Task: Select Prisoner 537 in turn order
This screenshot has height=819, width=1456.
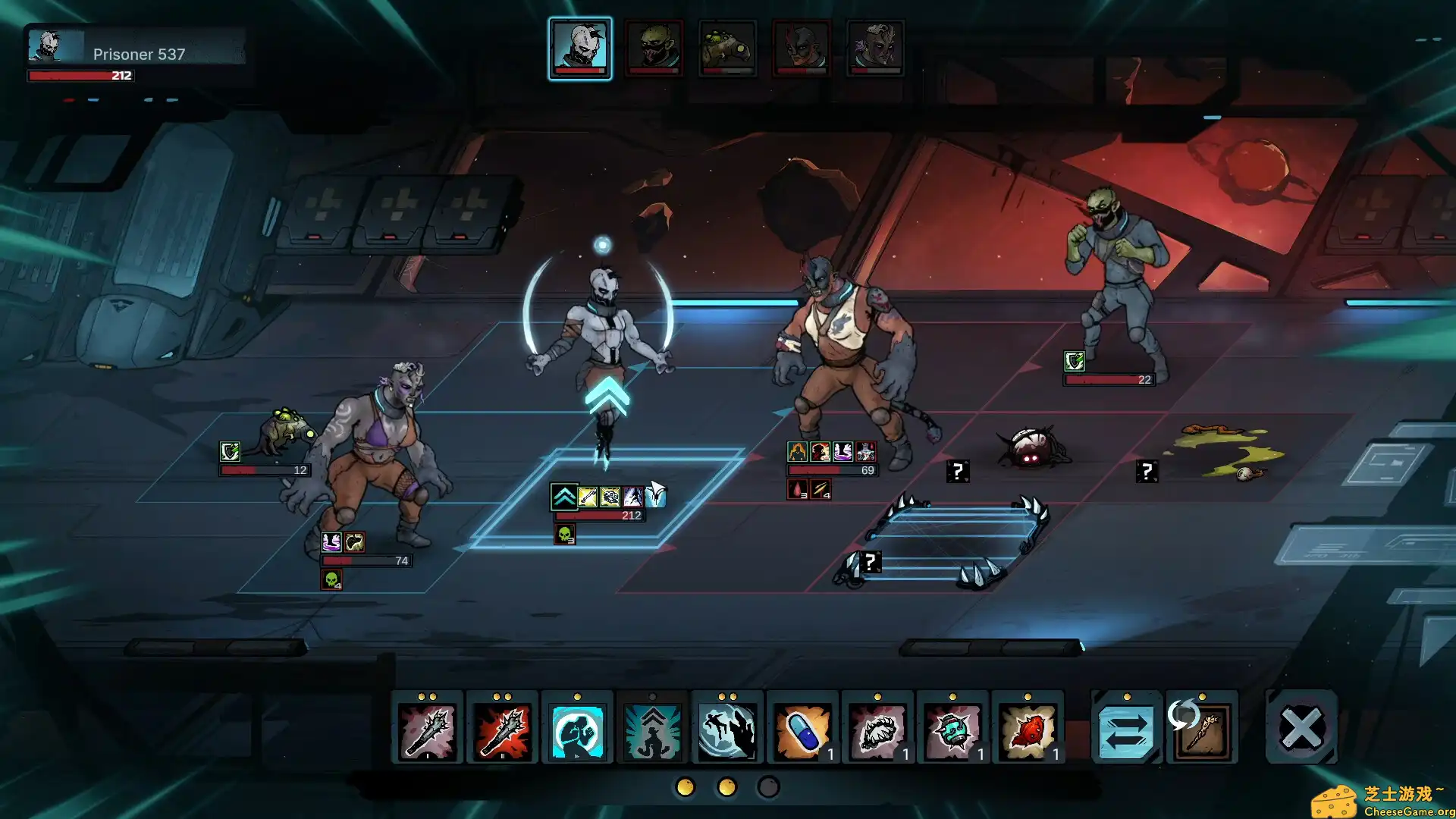Action: [580, 48]
